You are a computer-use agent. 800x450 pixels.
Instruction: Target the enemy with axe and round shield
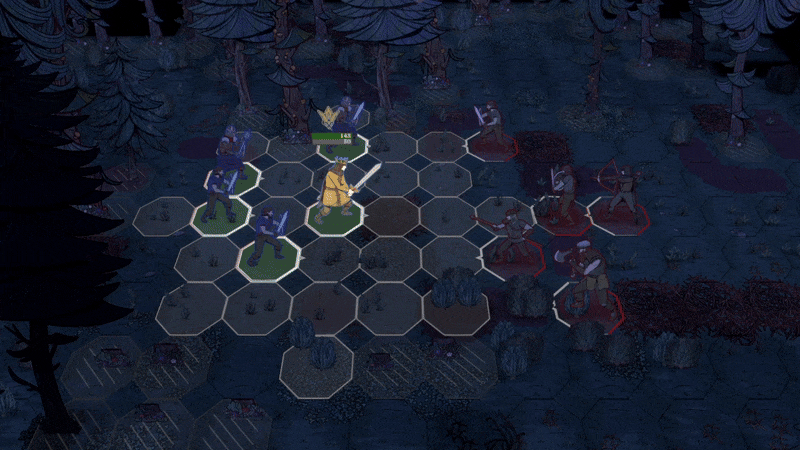point(585,273)
